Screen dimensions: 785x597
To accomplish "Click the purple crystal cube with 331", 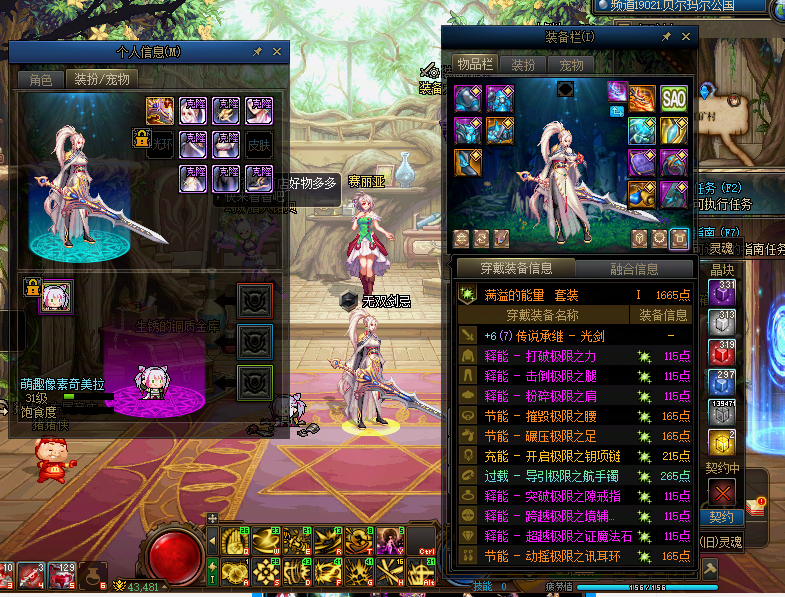I will tap(721, 292).
